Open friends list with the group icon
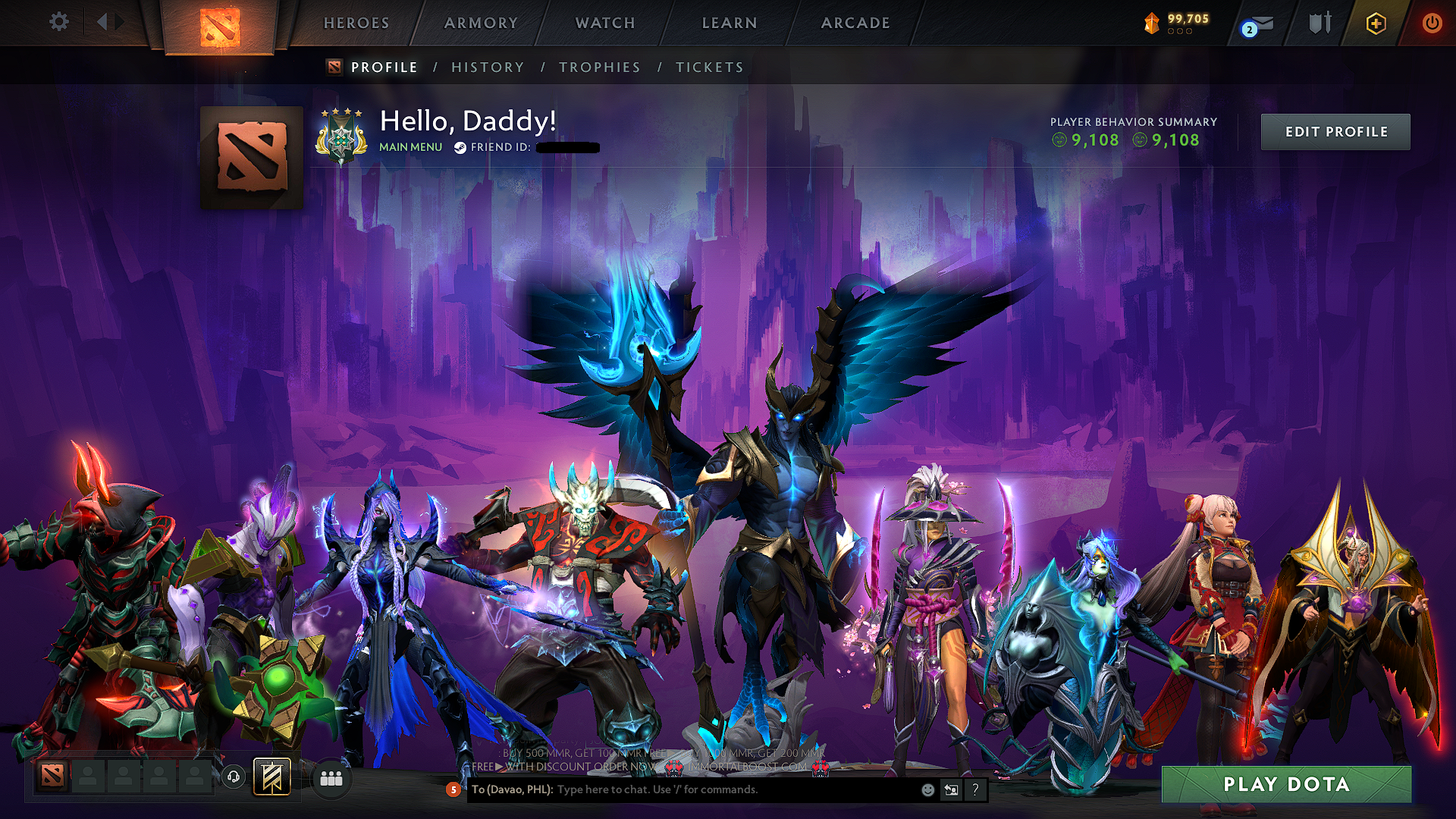 331,779
